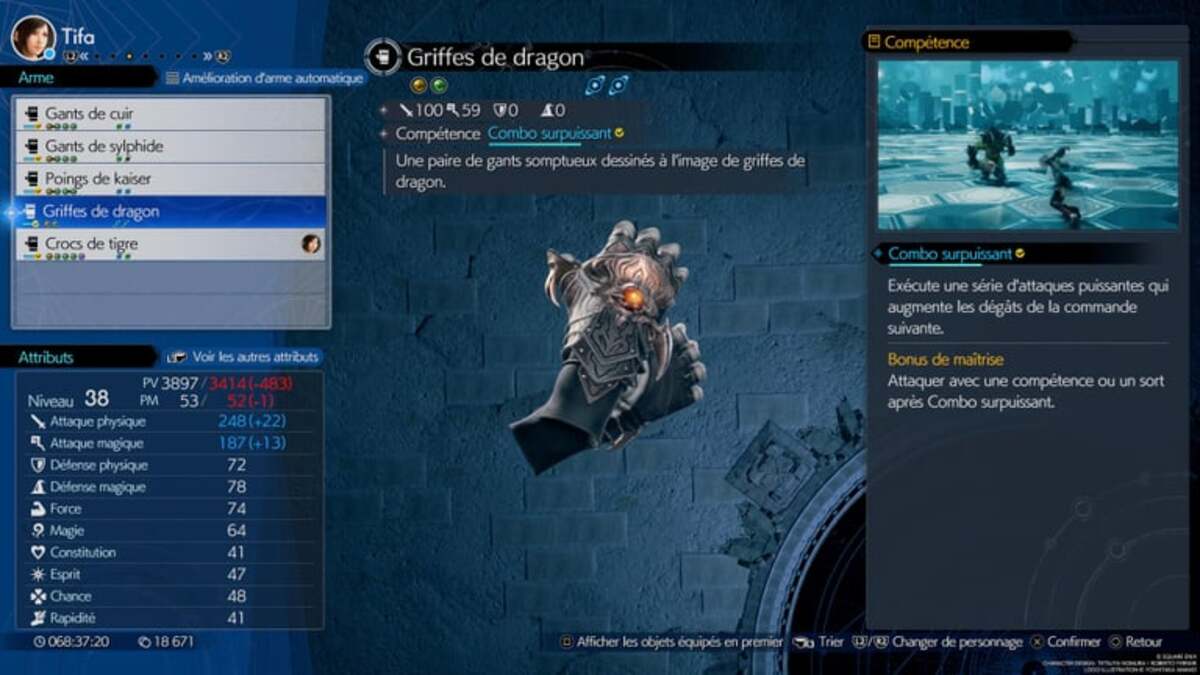1200x675 pixels.
Task: Click Tifa's character portrait
Action: tap(33, 38)
